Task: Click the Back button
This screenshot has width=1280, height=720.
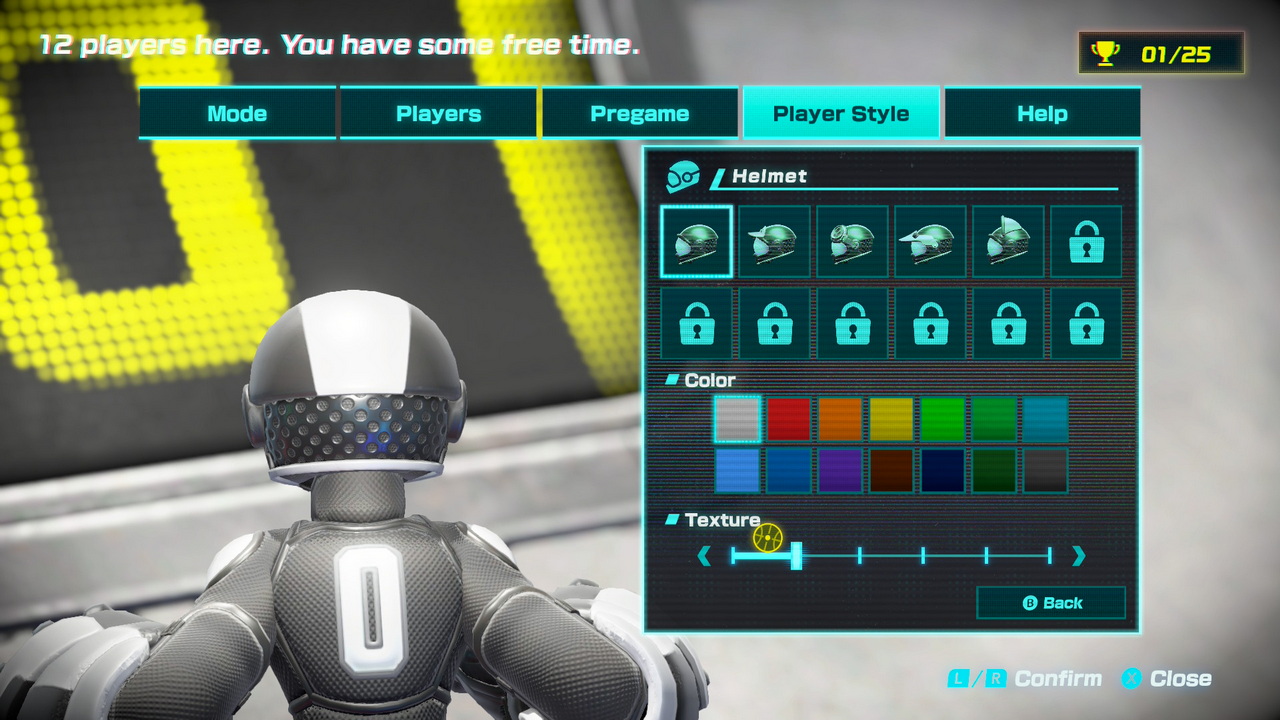Action: [1051, 603]
